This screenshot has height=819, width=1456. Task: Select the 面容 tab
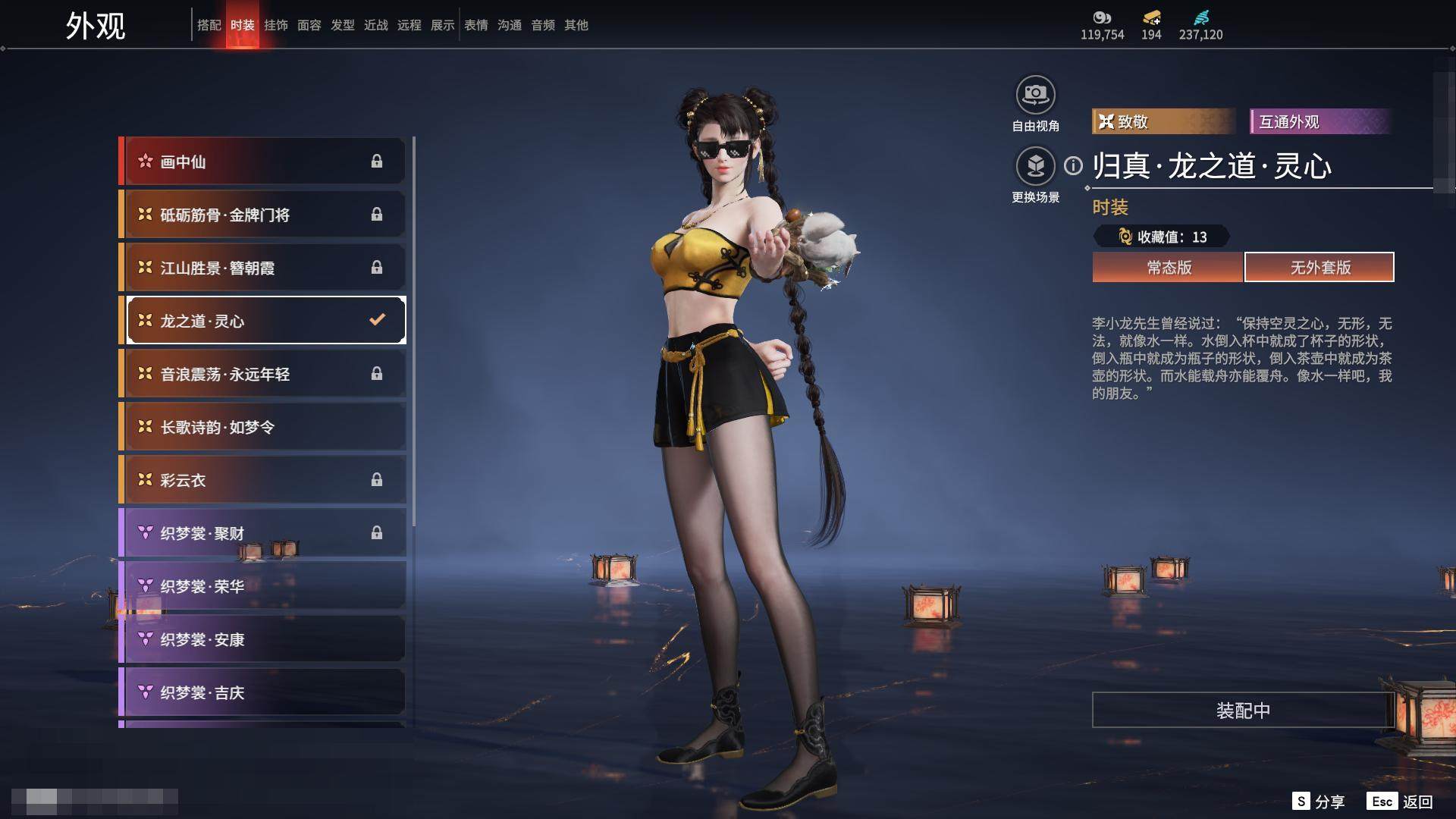(309, 25)
